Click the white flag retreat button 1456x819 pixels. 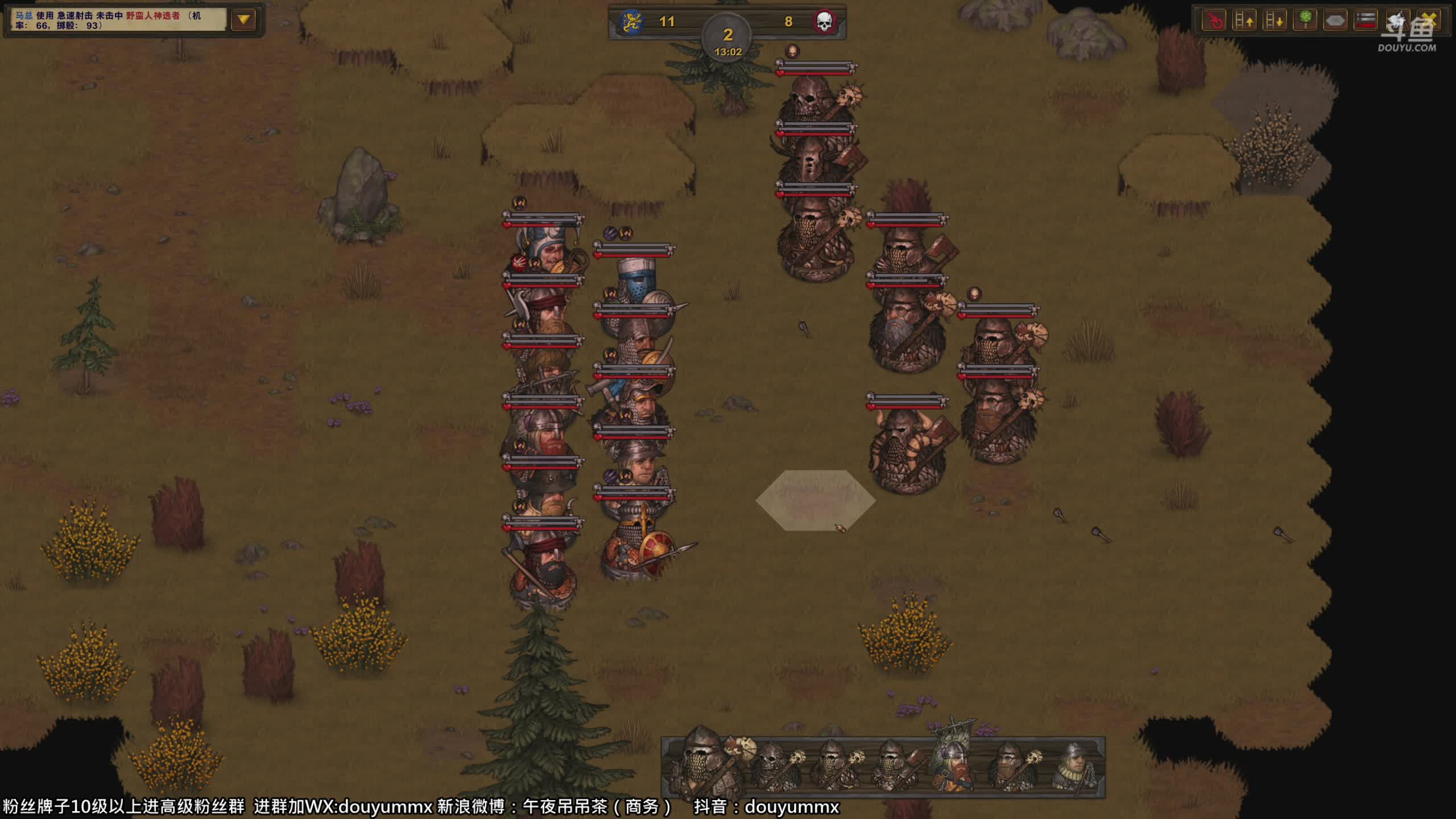1396,21
